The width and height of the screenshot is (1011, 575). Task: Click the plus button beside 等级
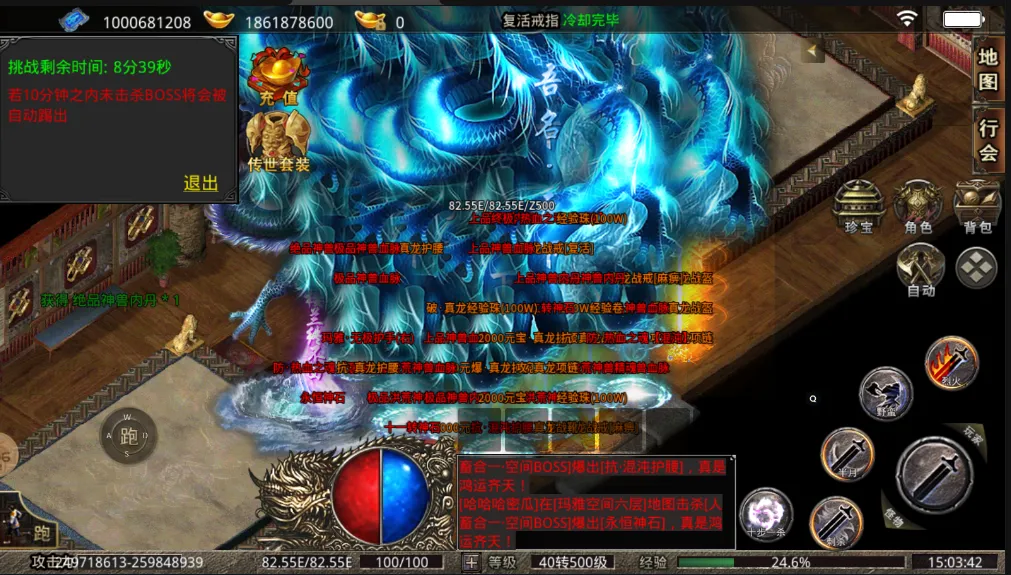point(471,562)
